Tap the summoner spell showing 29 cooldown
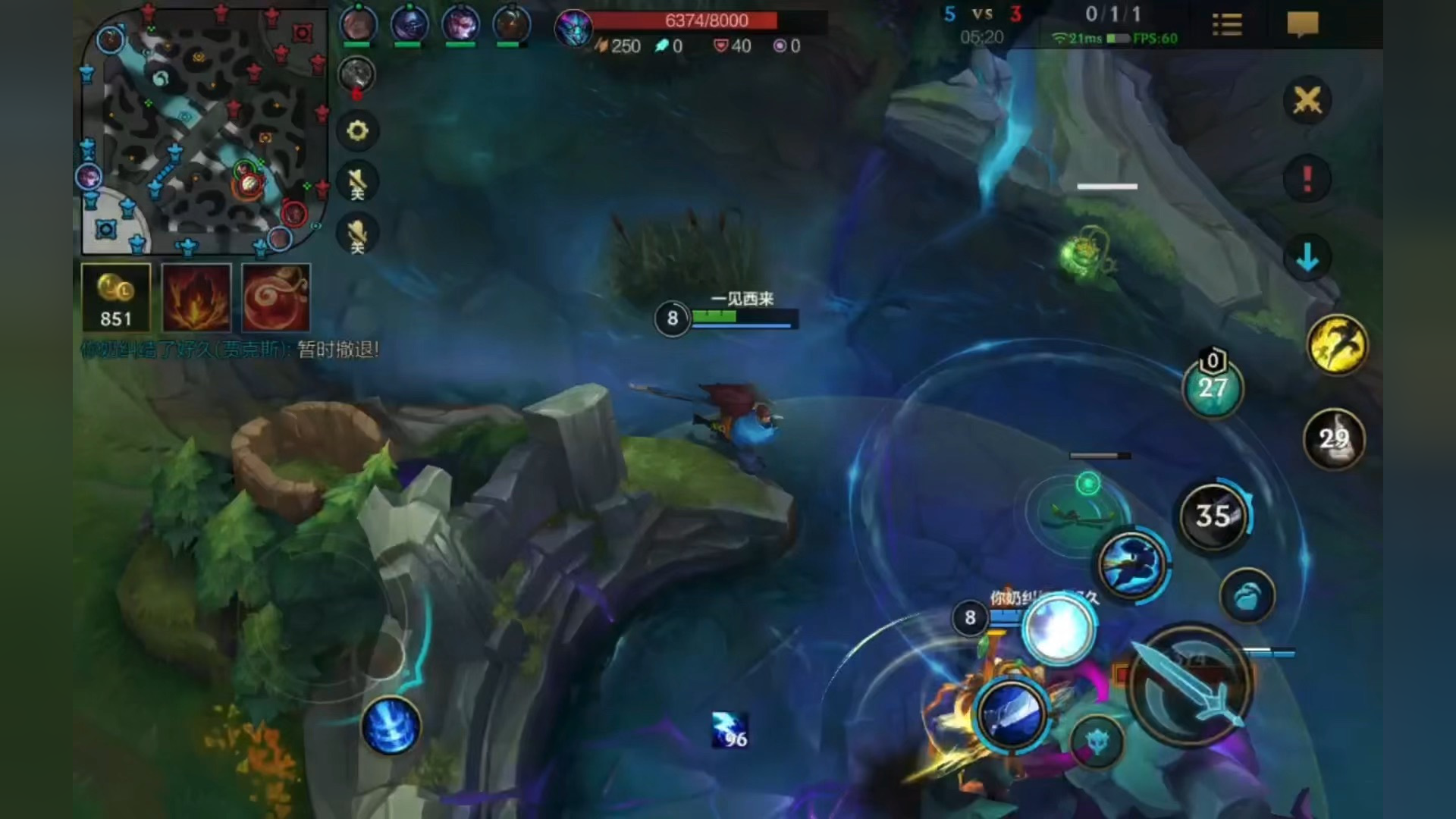The width and height of the screenshot is (1456, 819). pos(1334,439)
